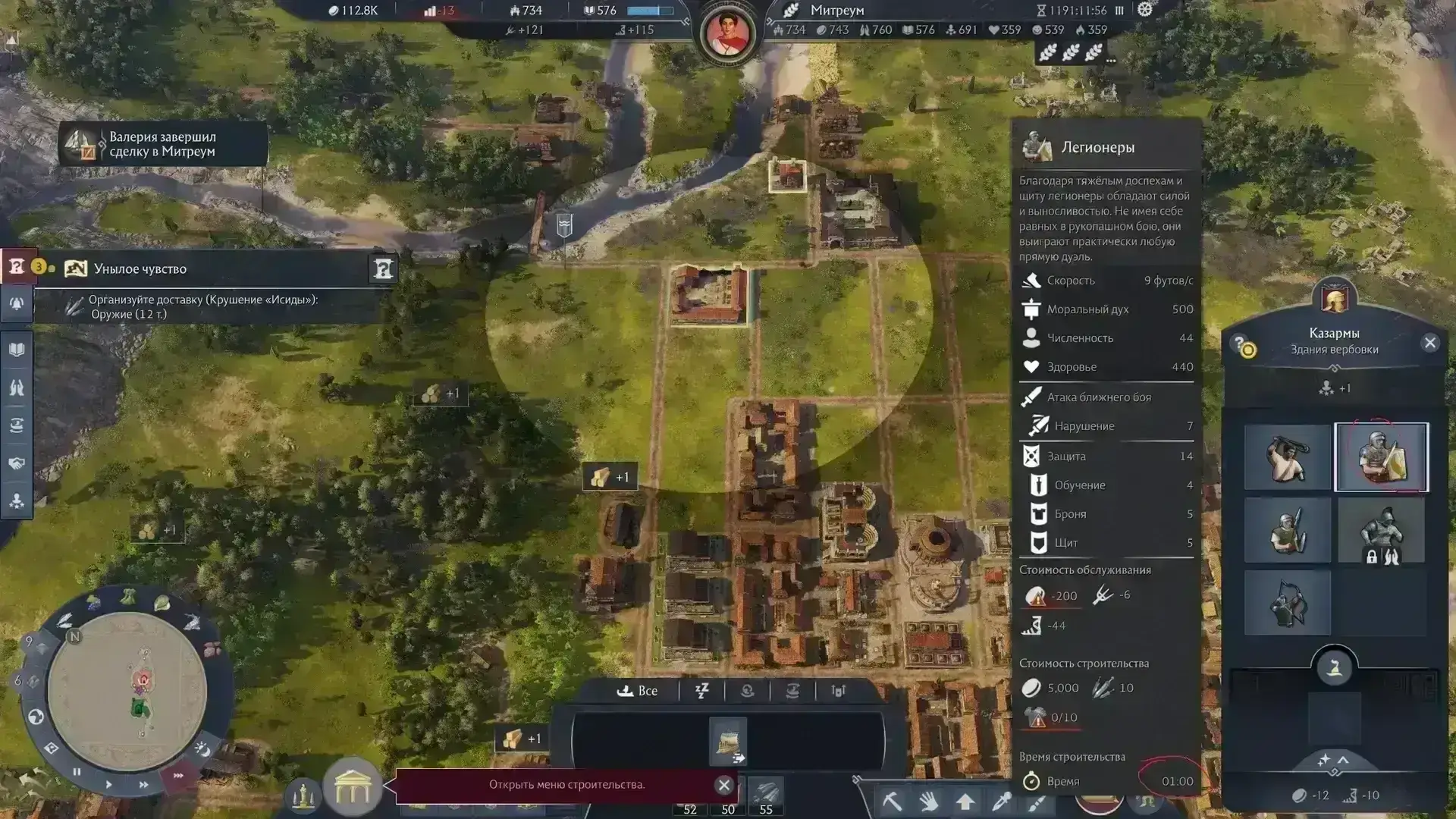The width and height of the screenshot is (1456, 819).
Task: Open the governor portrait at top center
Action: (x=727, y=33)
